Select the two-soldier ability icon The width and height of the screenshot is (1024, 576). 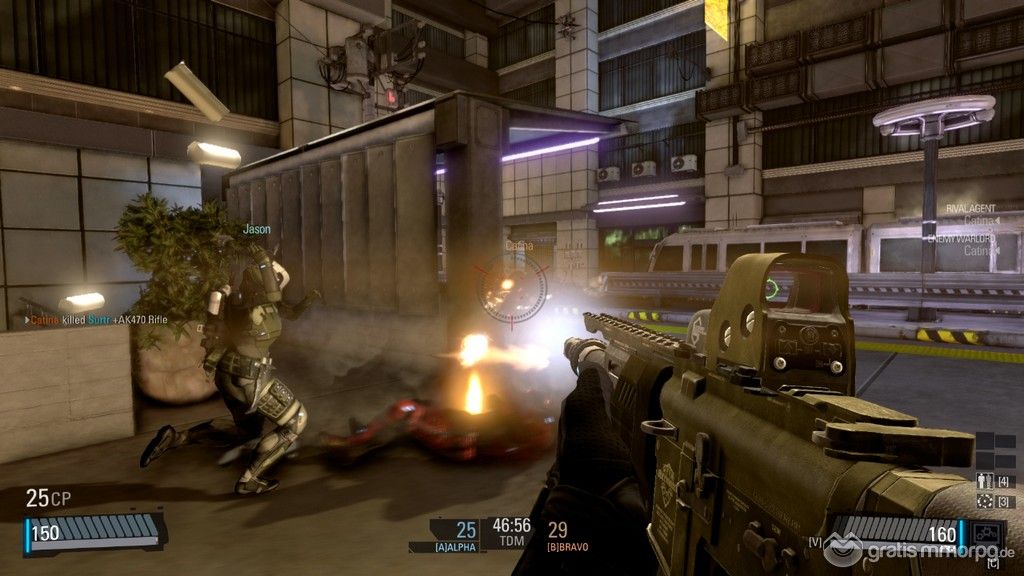tap(984, 481)
